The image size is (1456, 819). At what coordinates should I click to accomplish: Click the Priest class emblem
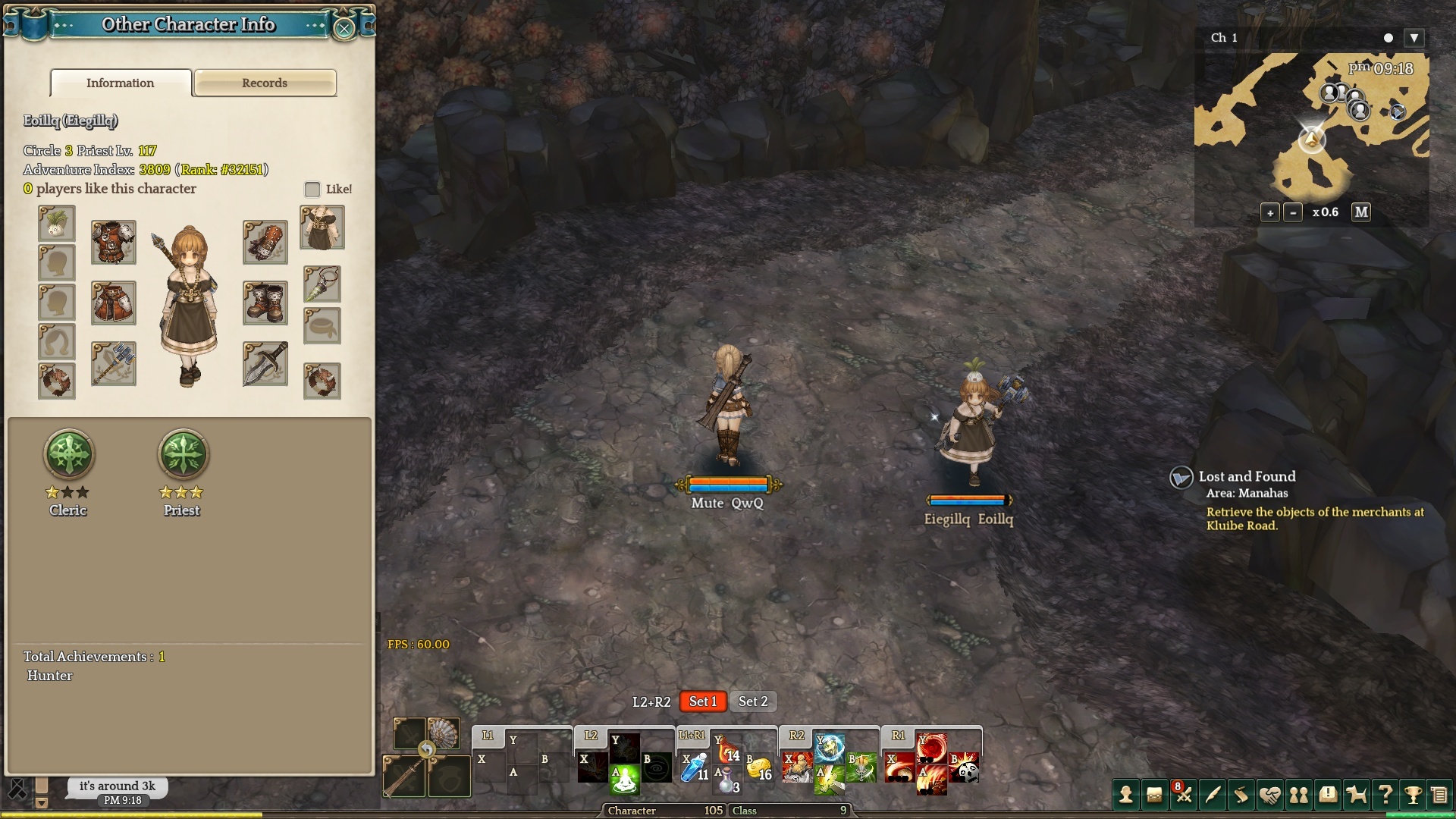tap(182, 454)
